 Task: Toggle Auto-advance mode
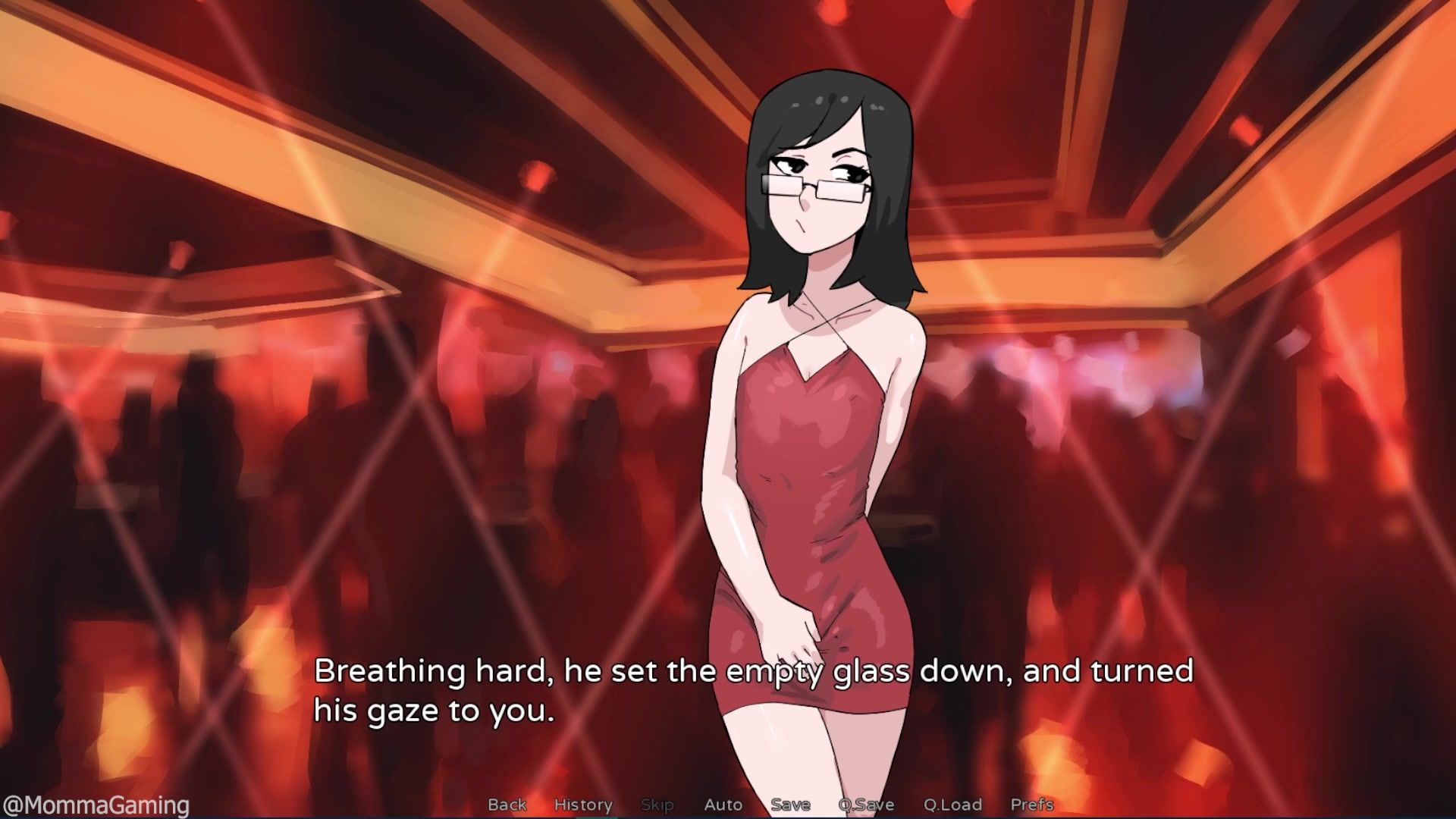pos(723,805)
